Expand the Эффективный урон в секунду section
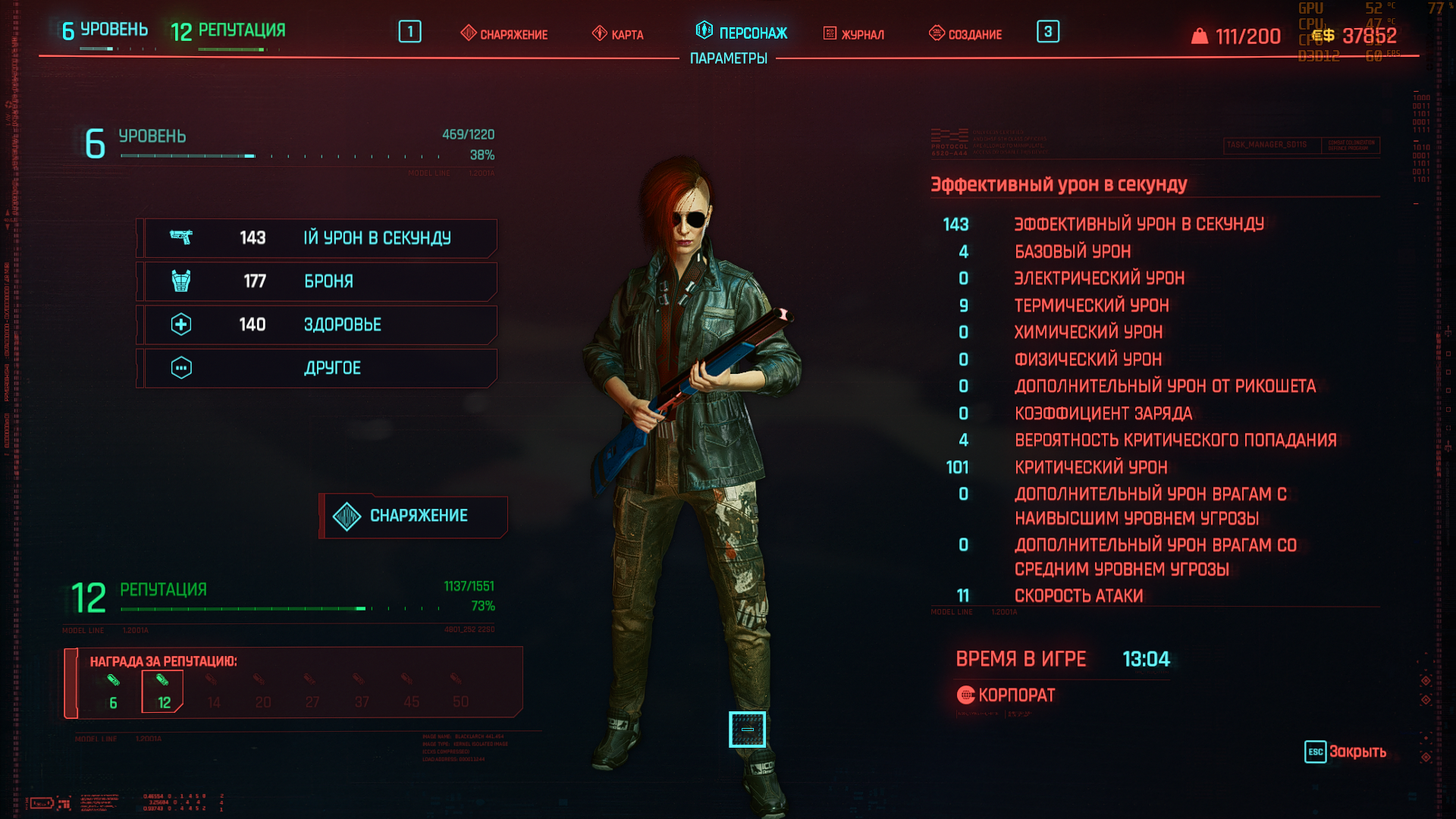The width and height of the screenshot is (1456, 819). (x=1059, y=183)
